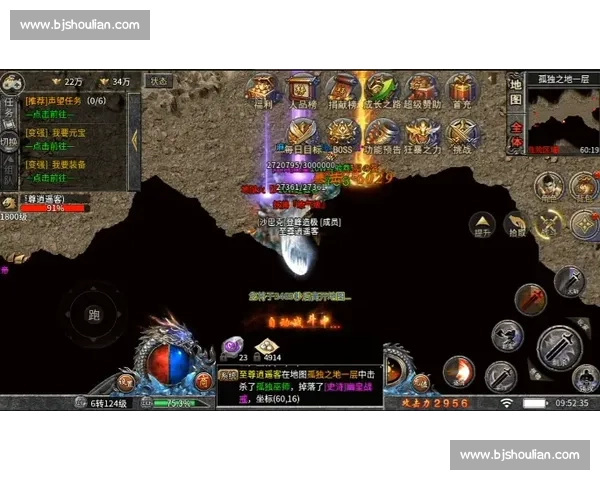600x480 pixels.
Task: Open the 超级赞助 super sponsor icon
Action: click(421, 86)
